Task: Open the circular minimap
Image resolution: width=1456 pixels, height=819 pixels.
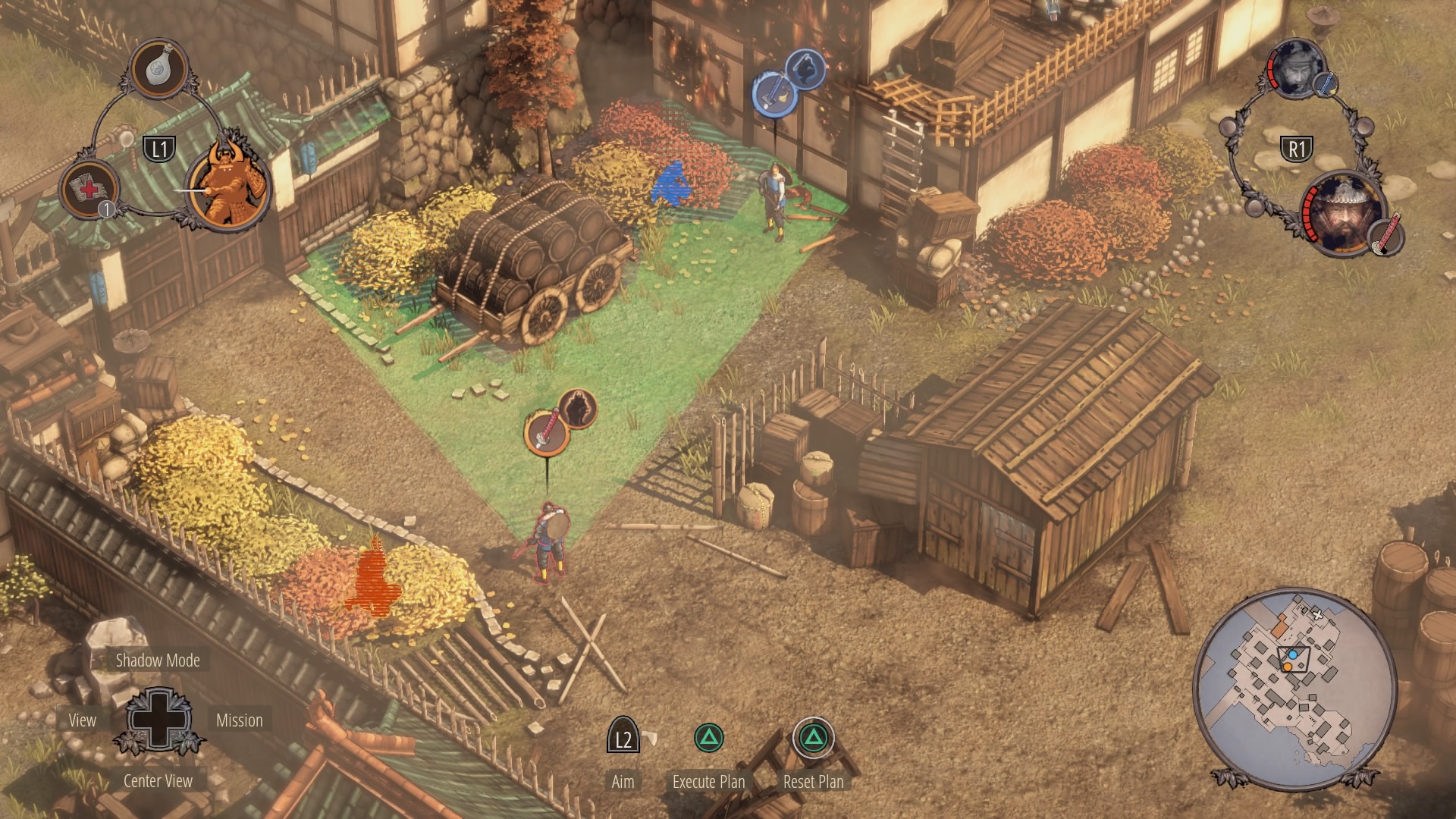Action: click(1294, 687)
